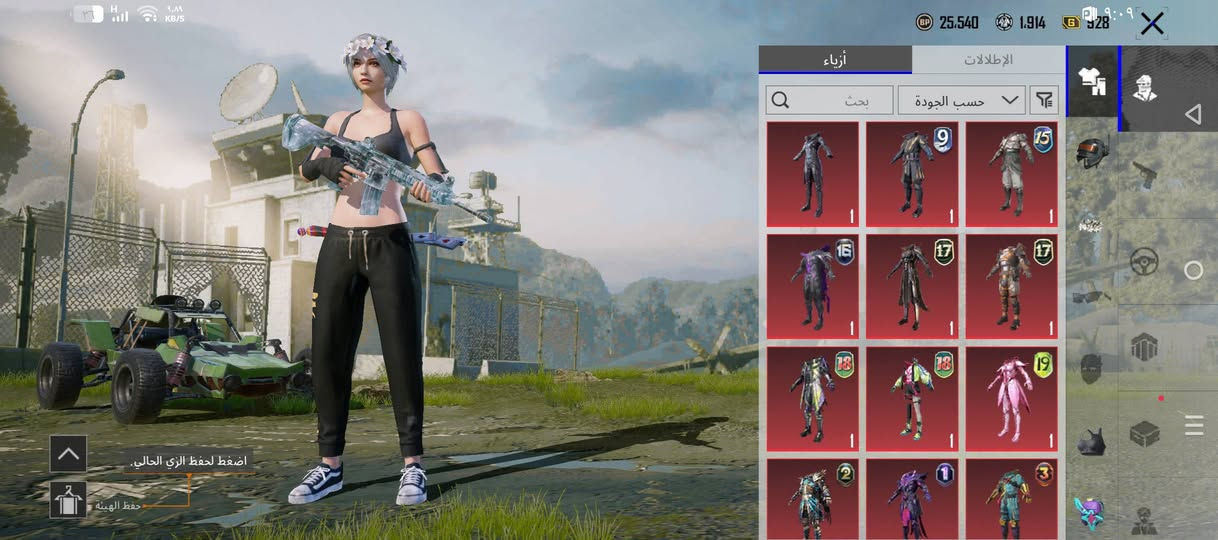Choose the outfit marked with badge 9
1218x540 pixels.
(x=912, y=174)
